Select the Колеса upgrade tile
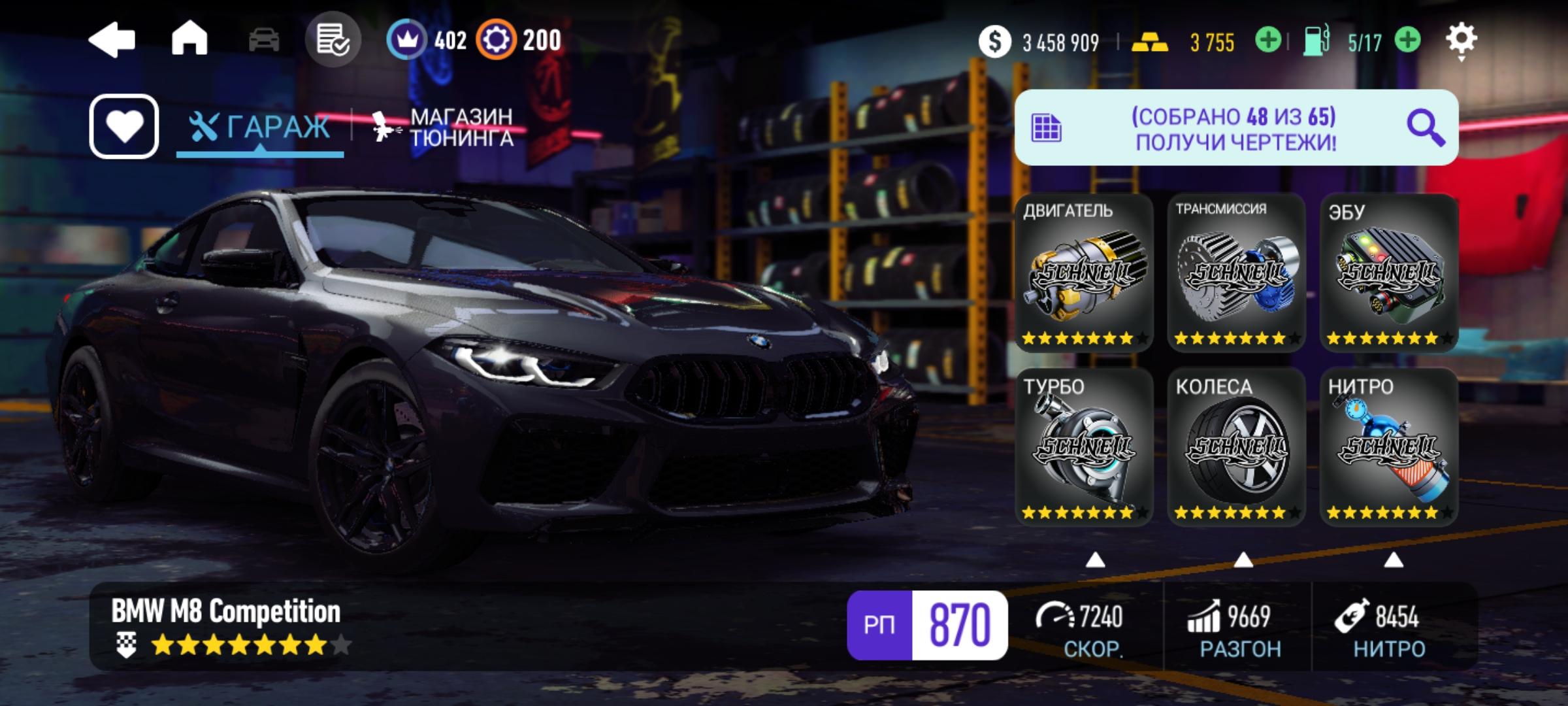The height and width of the screenshot is (706, 1568). [1236, 447]
